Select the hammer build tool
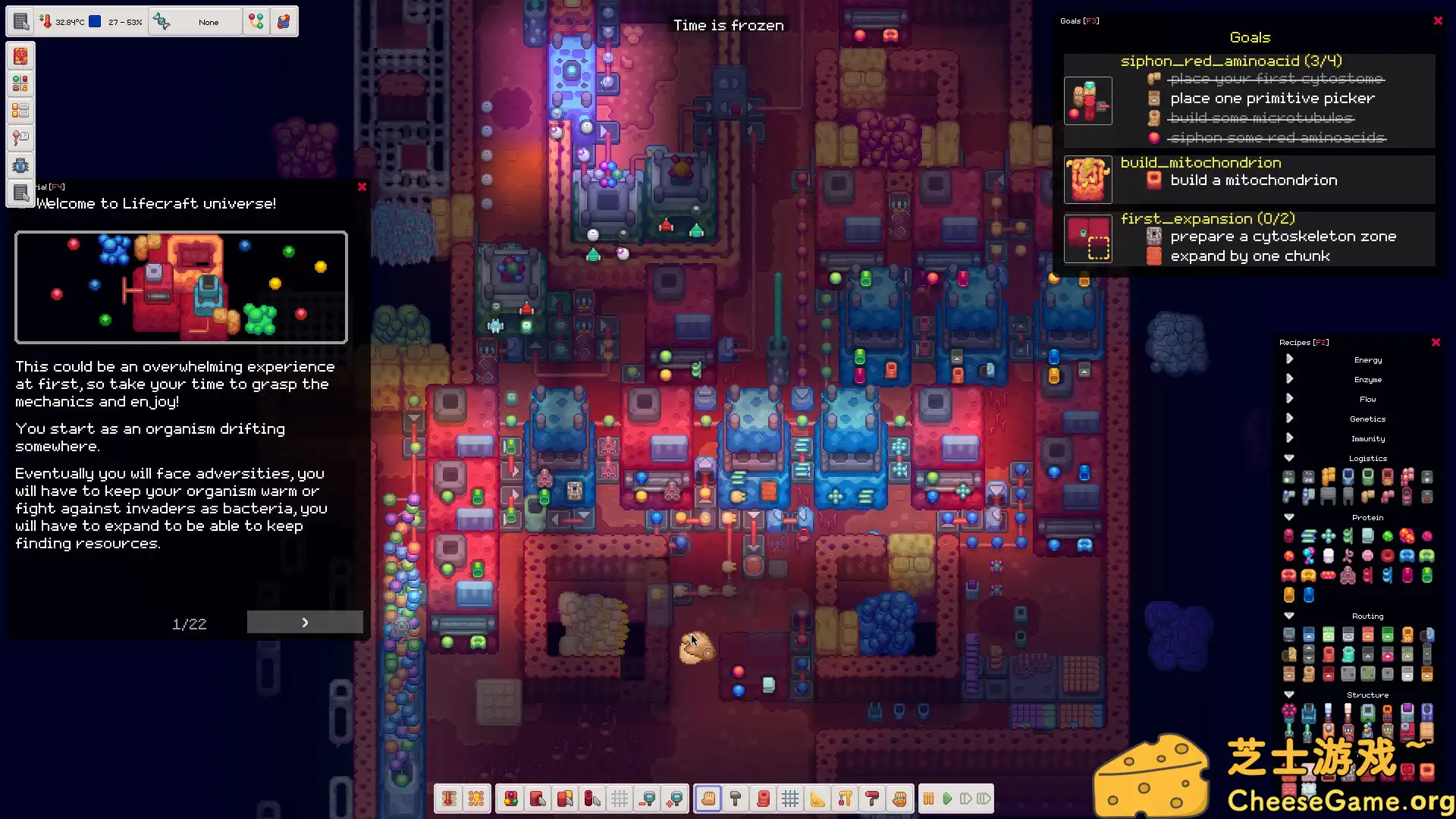The height and width of the screenshot is (819, 1456). point(735,799)
